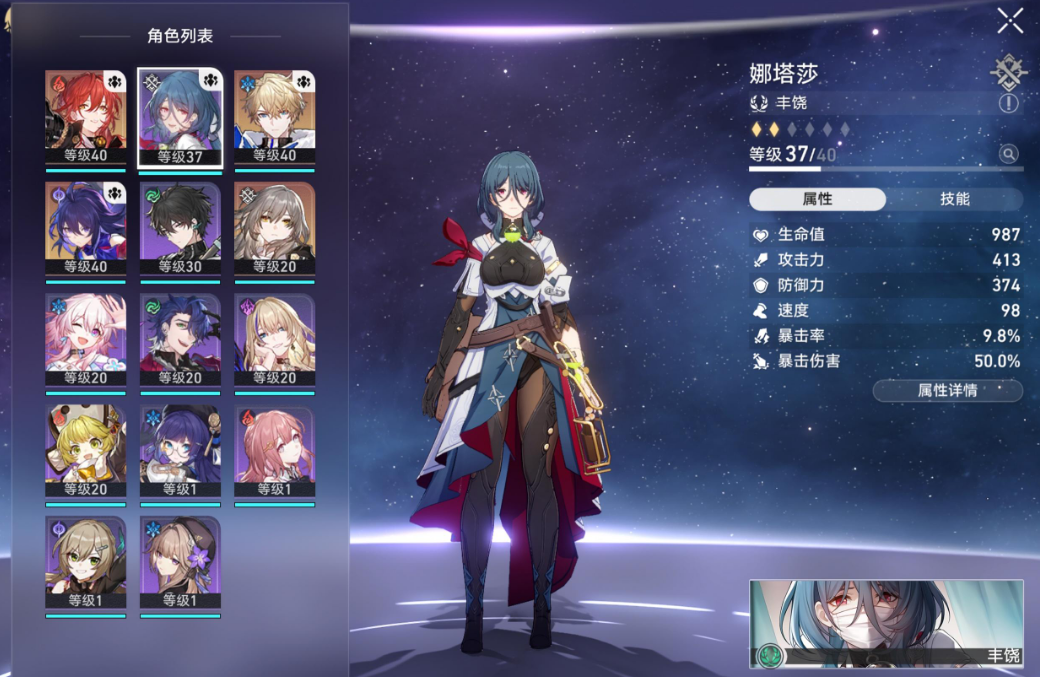Select the pink-haired level 1 character portrait
This screenshot has width=1040, height=677.
[x=274, y=451]
